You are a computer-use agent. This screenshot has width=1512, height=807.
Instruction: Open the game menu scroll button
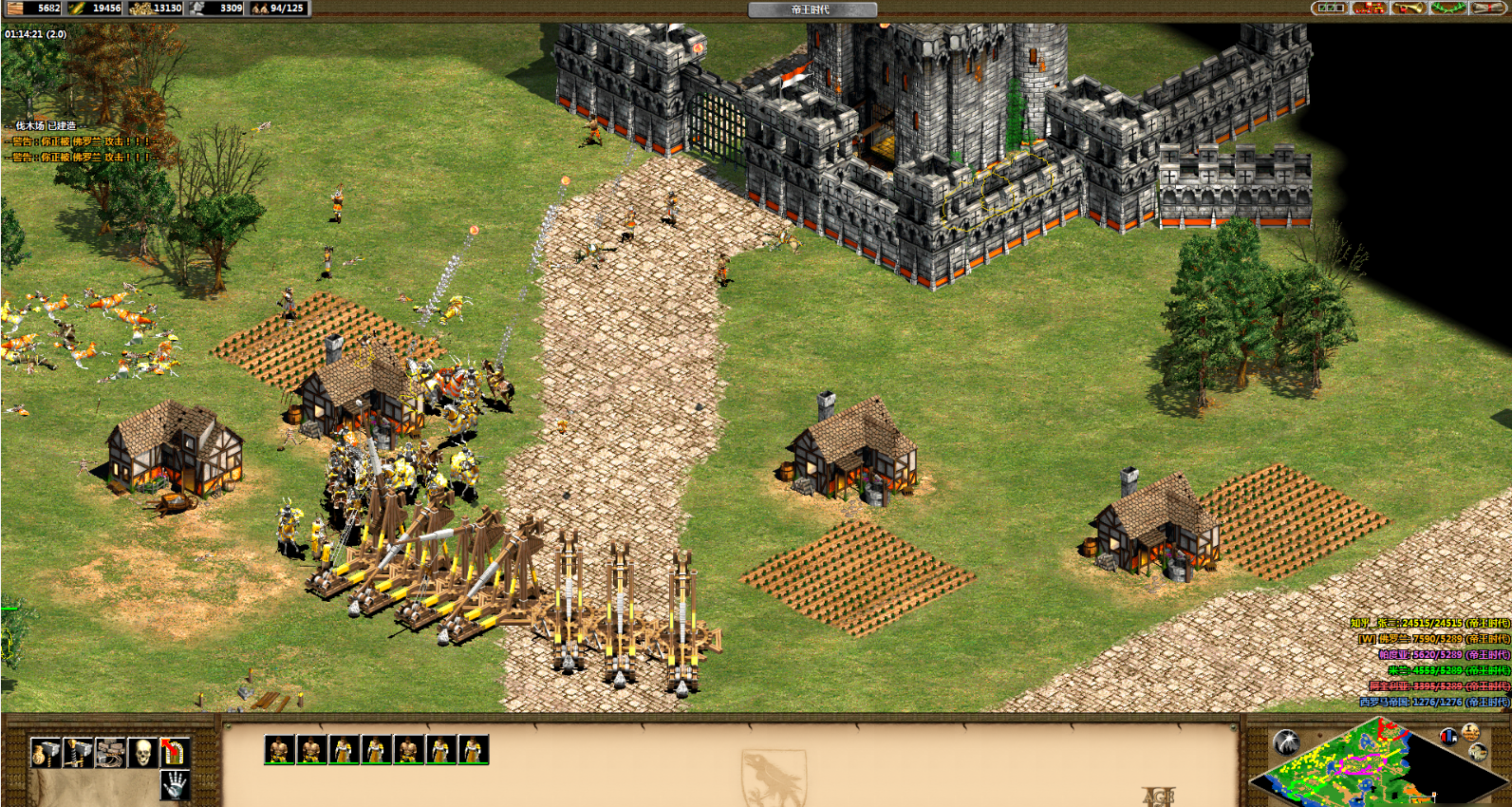[x=1486, y=9]
